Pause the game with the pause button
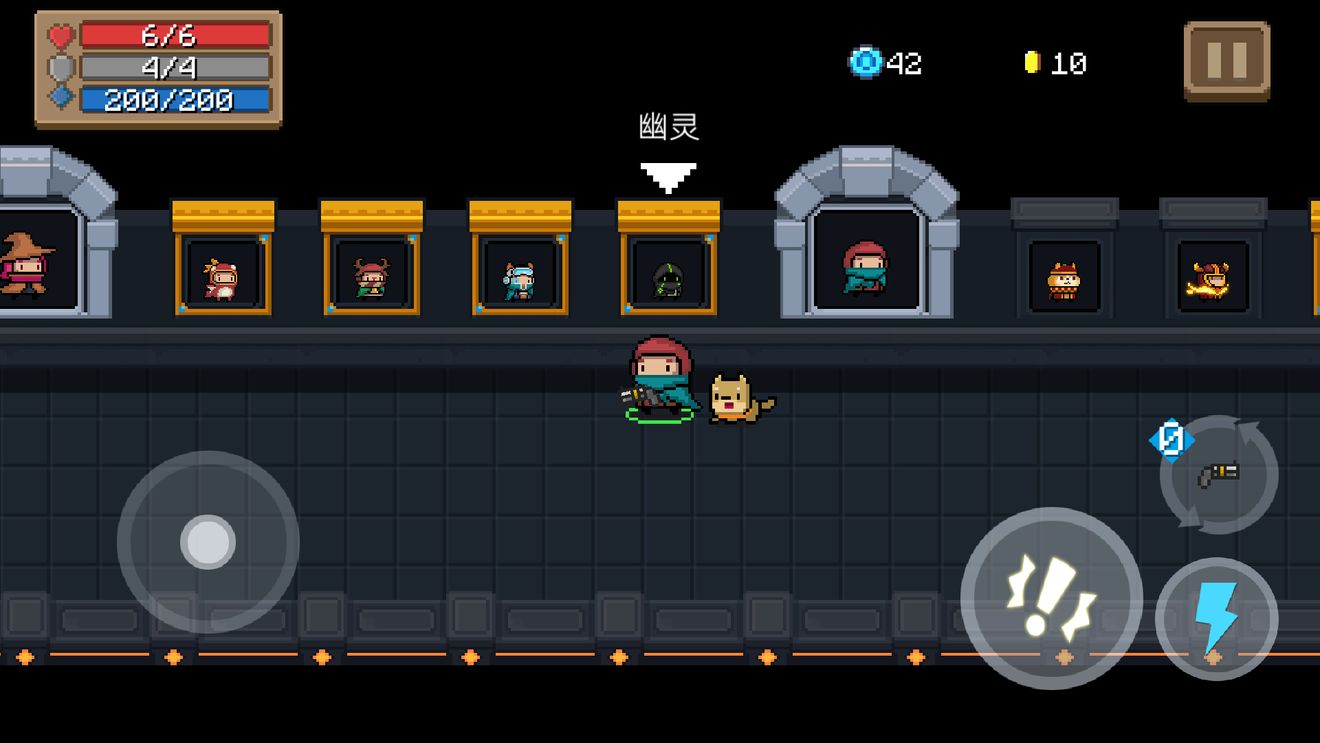Viewport: 1320px width, 743px height. click(x=1226, y=61)
